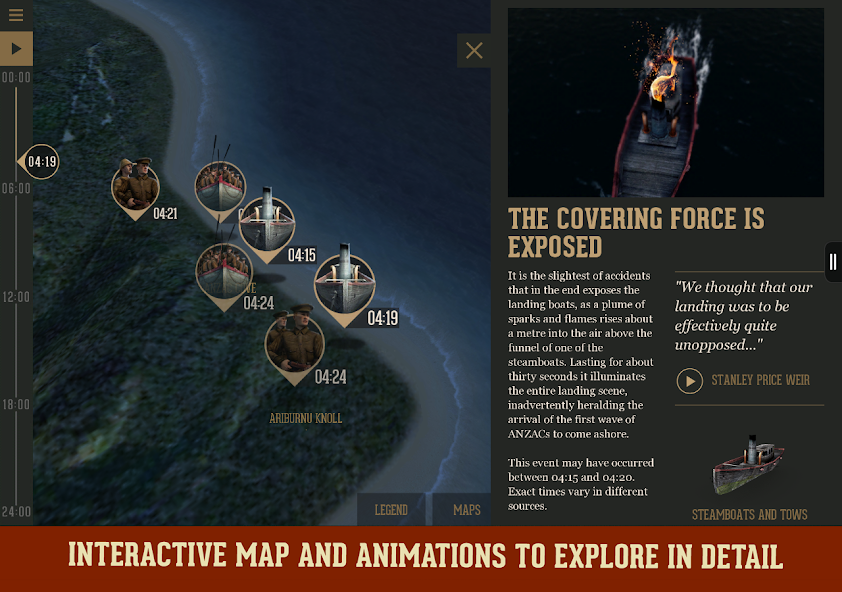Open the Maps selector
The width and height of the screenshot is (842, 592).
click(467, 510)
